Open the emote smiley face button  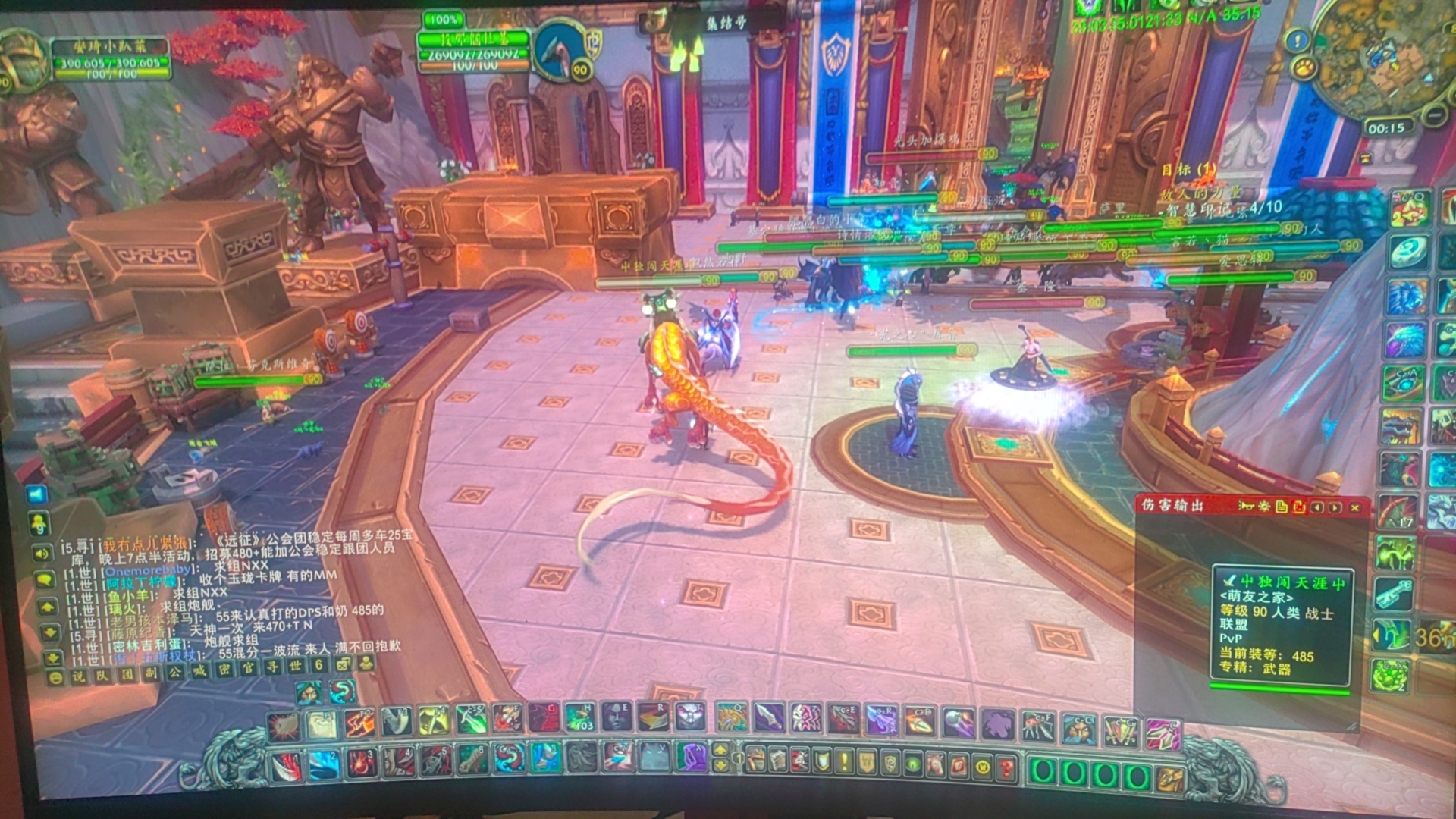coord(55,677)
